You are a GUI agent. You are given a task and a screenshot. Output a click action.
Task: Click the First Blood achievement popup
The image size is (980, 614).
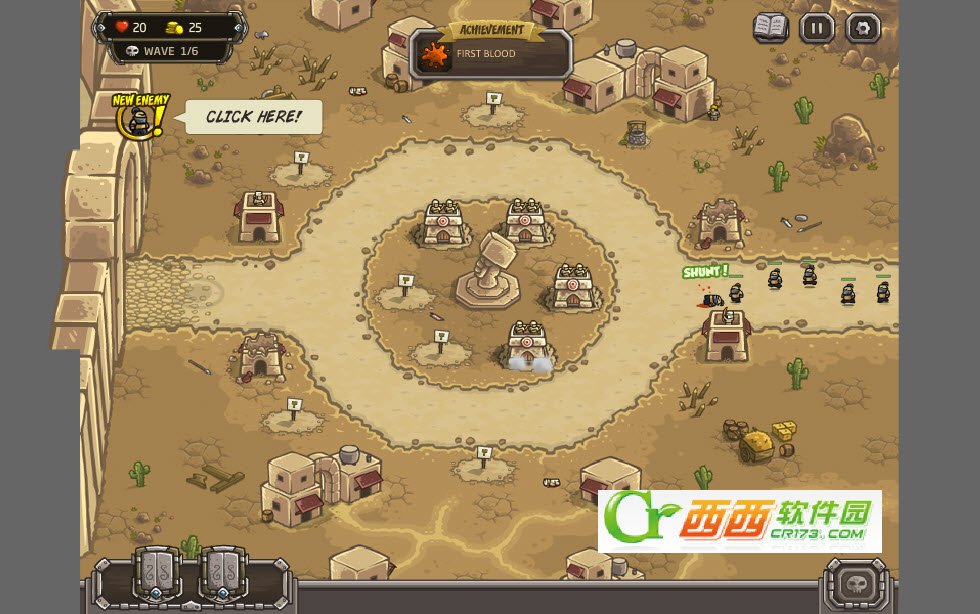(490, 53)
